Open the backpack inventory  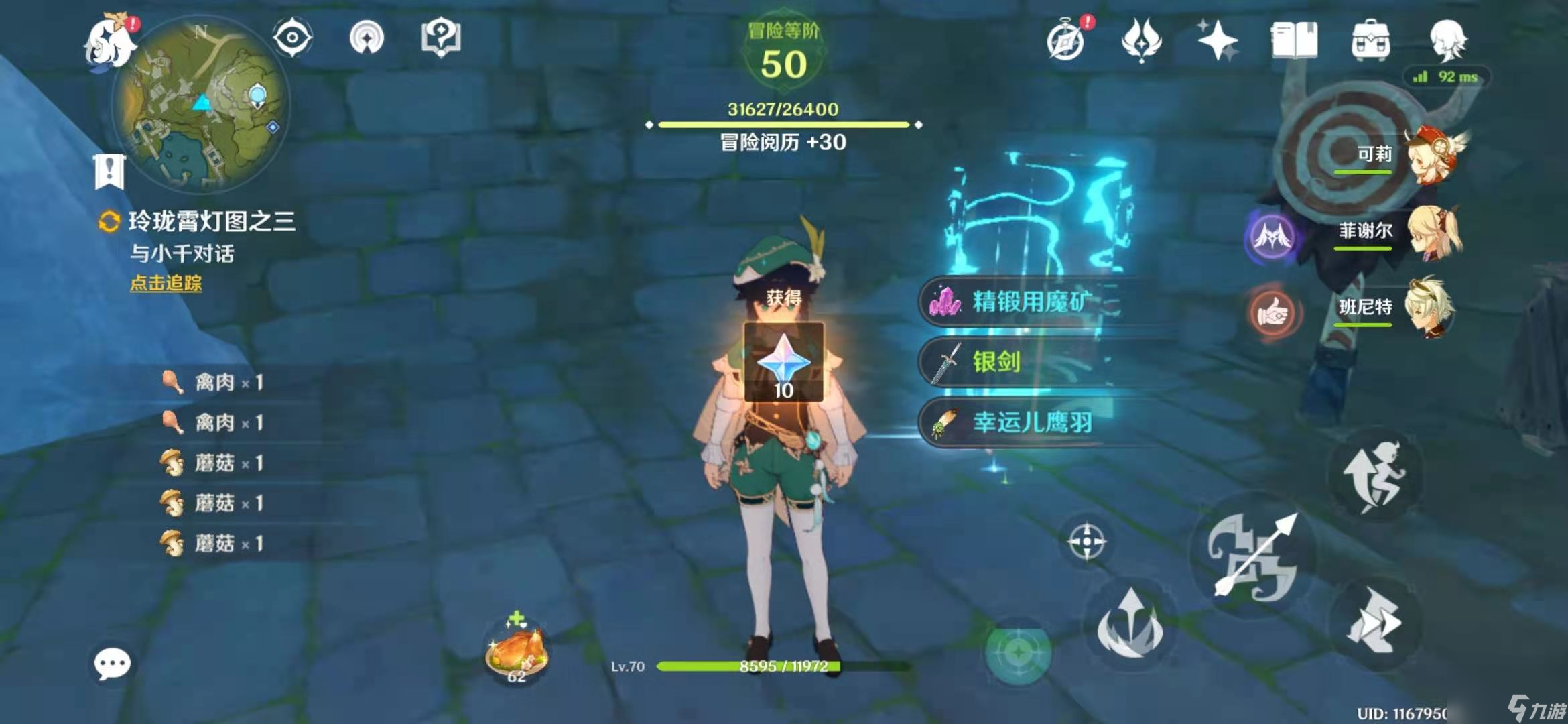pos(1371,40)
